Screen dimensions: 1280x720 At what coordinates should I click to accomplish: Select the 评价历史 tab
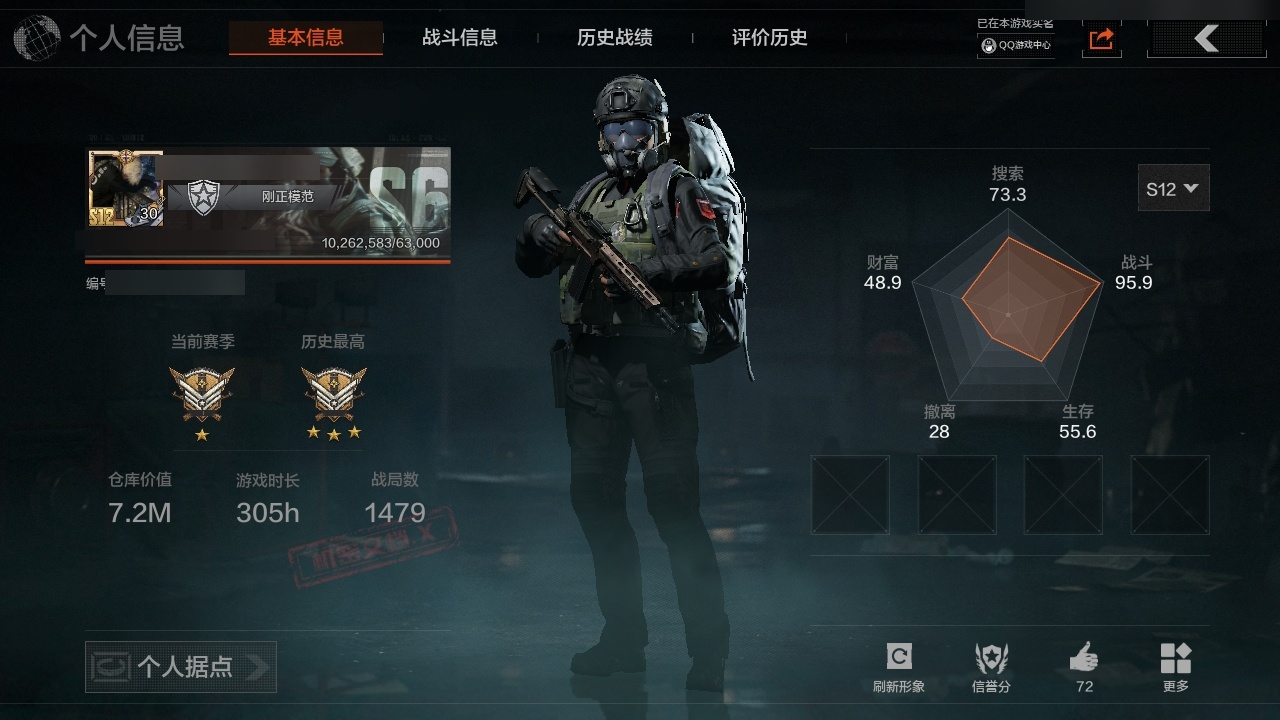coord(770,38)
